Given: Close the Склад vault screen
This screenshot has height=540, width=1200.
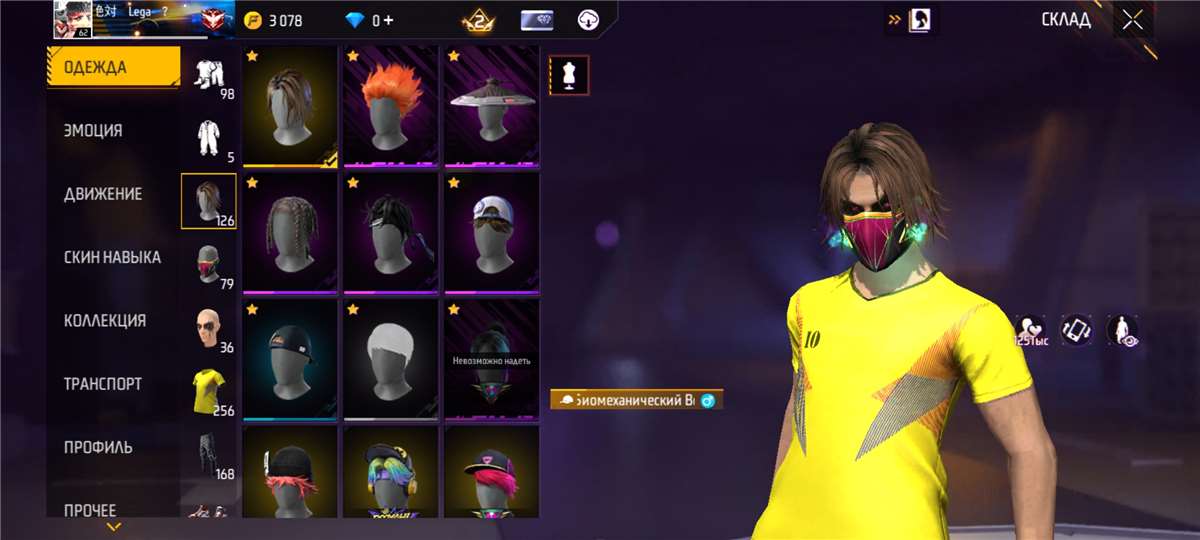Looking at the screenshot, I should click(1132, 20).
